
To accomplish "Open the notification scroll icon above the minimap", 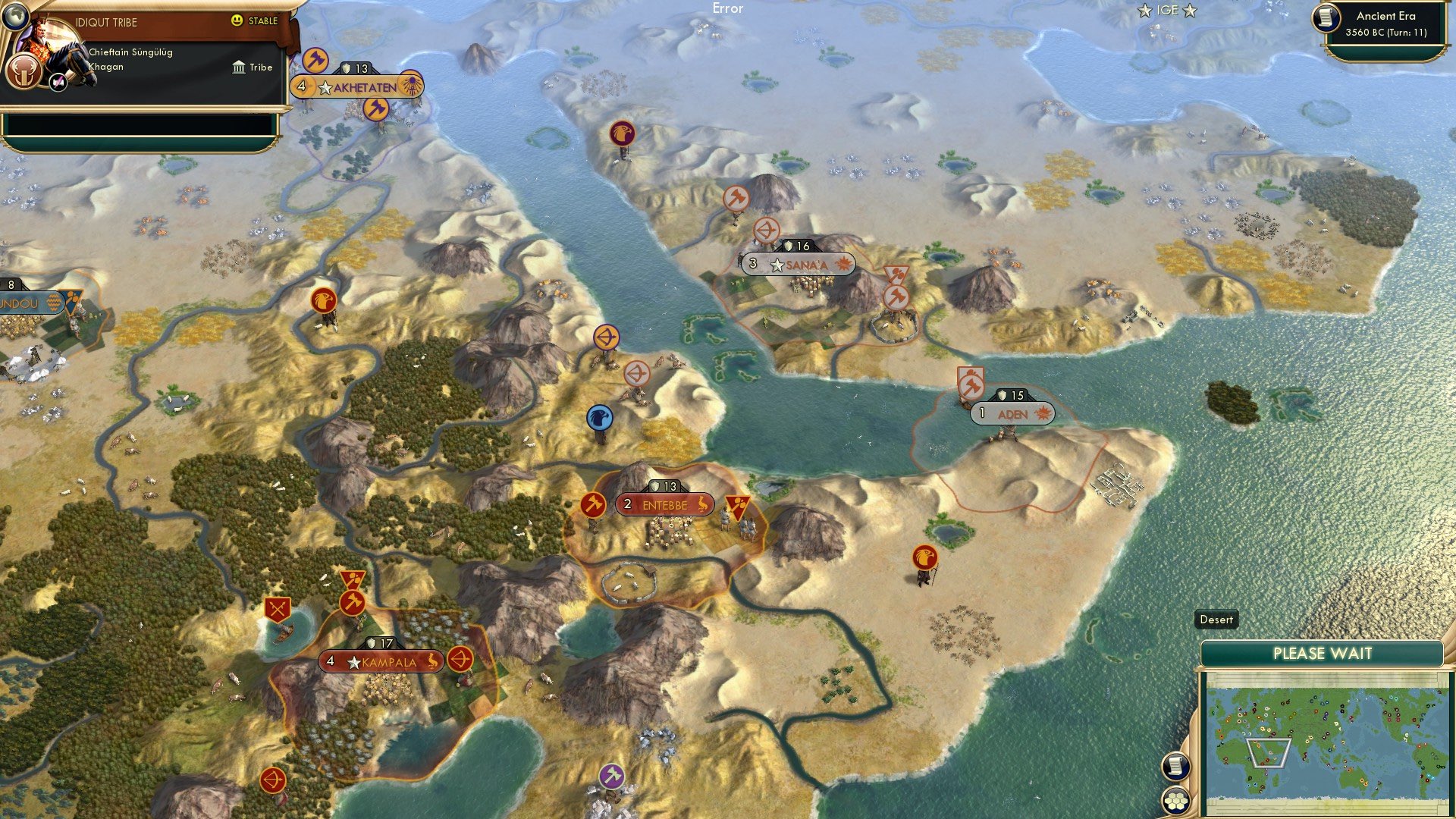I will (1175, 767).
